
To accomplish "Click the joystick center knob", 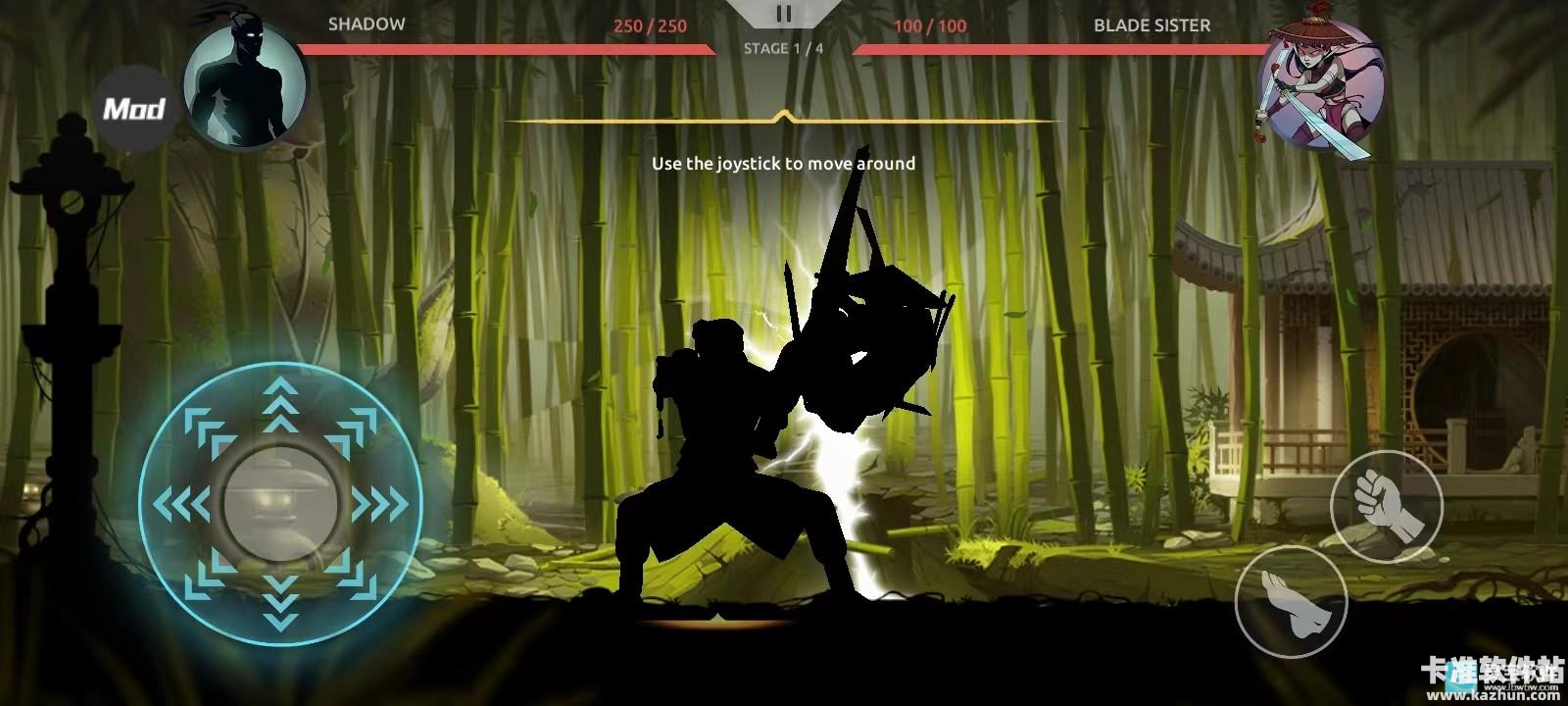I will (x=281, y=504).
